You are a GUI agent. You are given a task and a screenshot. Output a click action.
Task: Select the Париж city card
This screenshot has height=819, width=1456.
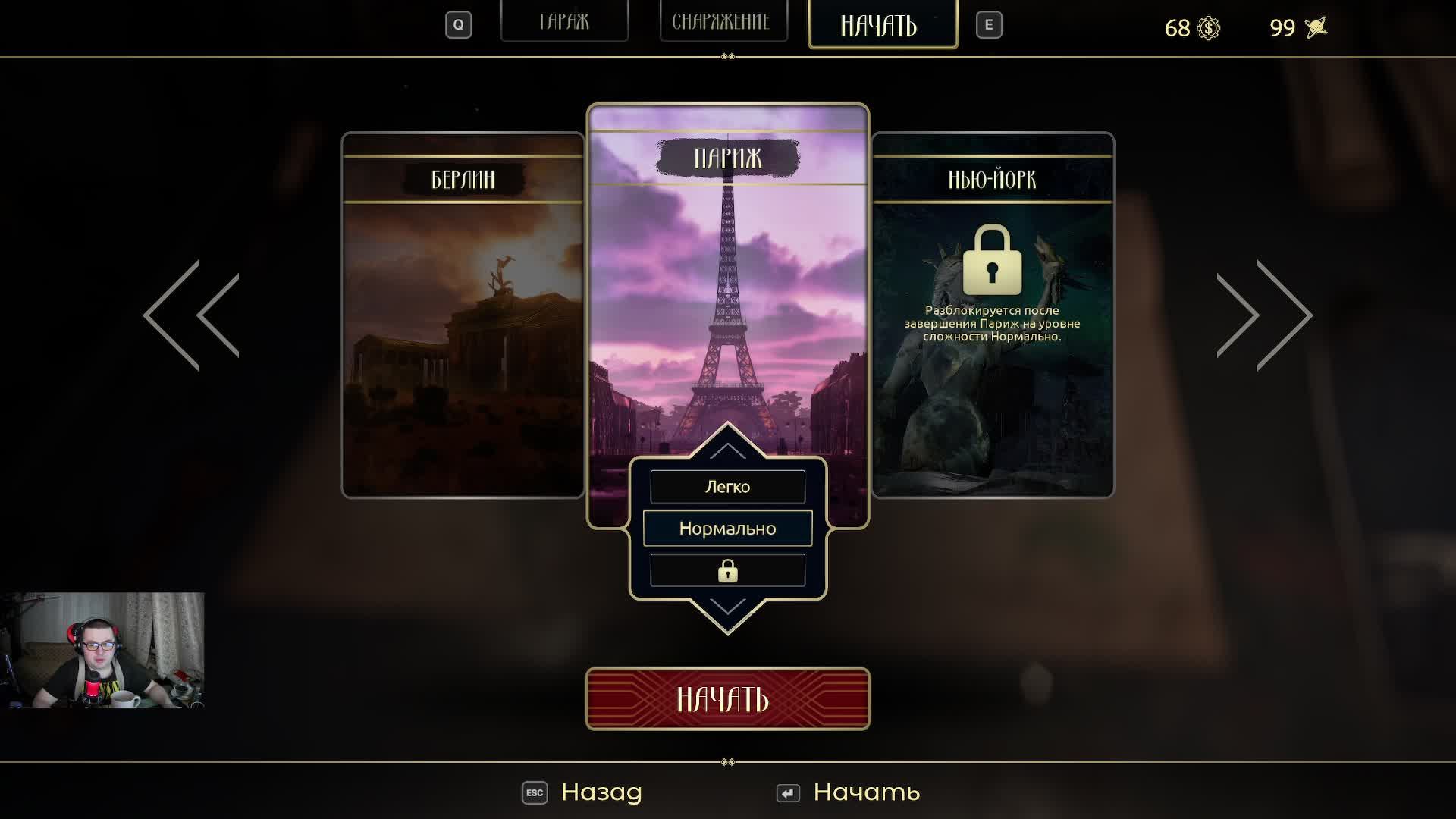click(727, 288)
